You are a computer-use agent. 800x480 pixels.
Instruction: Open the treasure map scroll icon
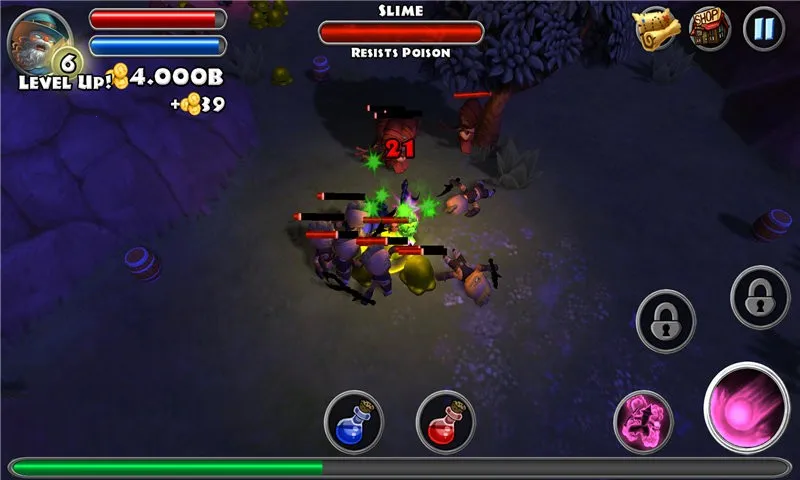(x=656, y=30)
